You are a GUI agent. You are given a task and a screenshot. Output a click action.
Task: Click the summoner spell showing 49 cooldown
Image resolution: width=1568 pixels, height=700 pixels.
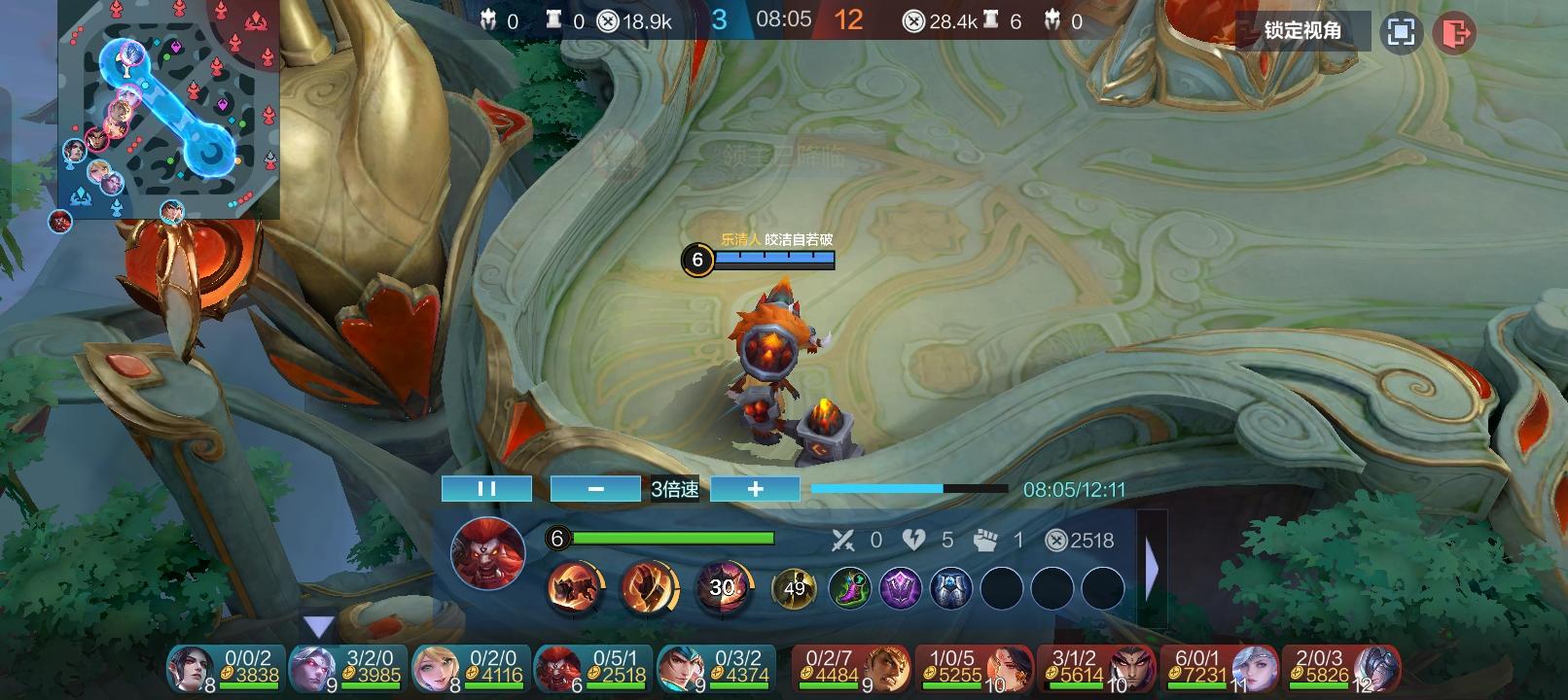point(795,587)
